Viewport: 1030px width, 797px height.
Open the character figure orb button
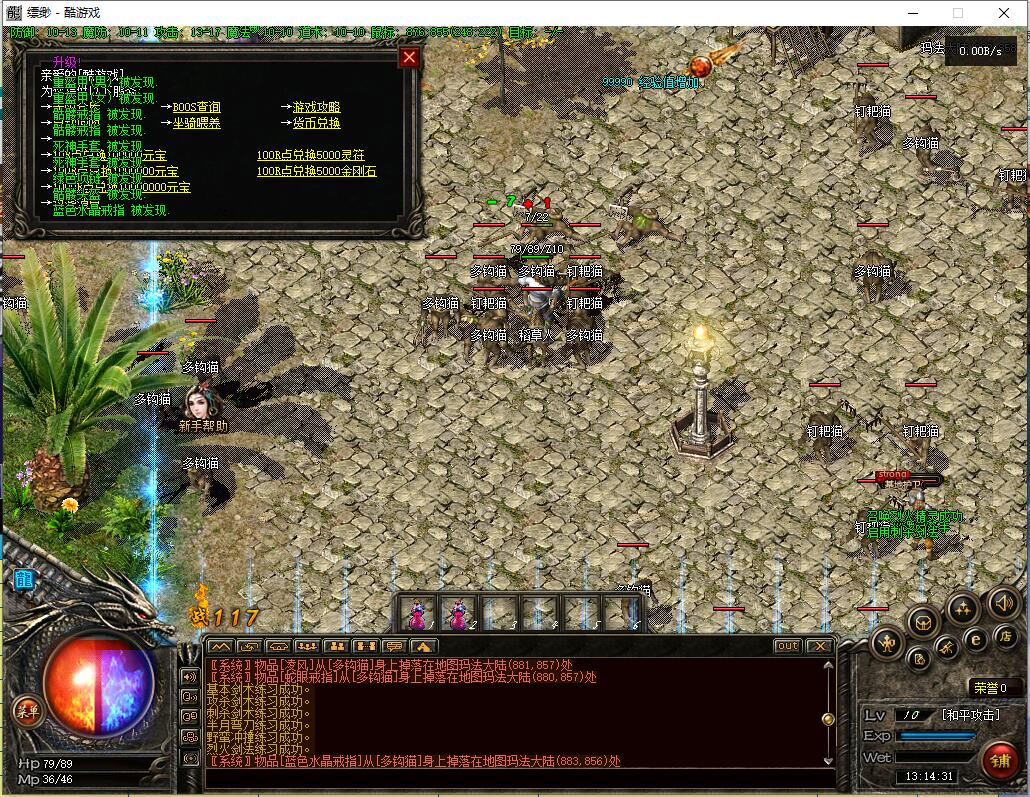coord(887,642)
